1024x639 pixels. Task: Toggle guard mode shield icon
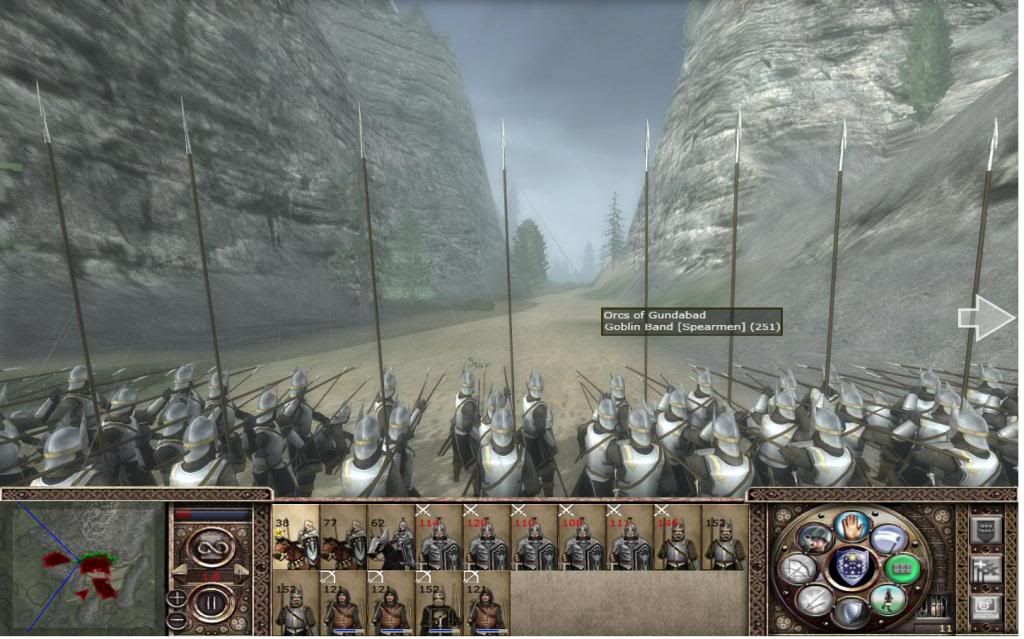point(851,611)
